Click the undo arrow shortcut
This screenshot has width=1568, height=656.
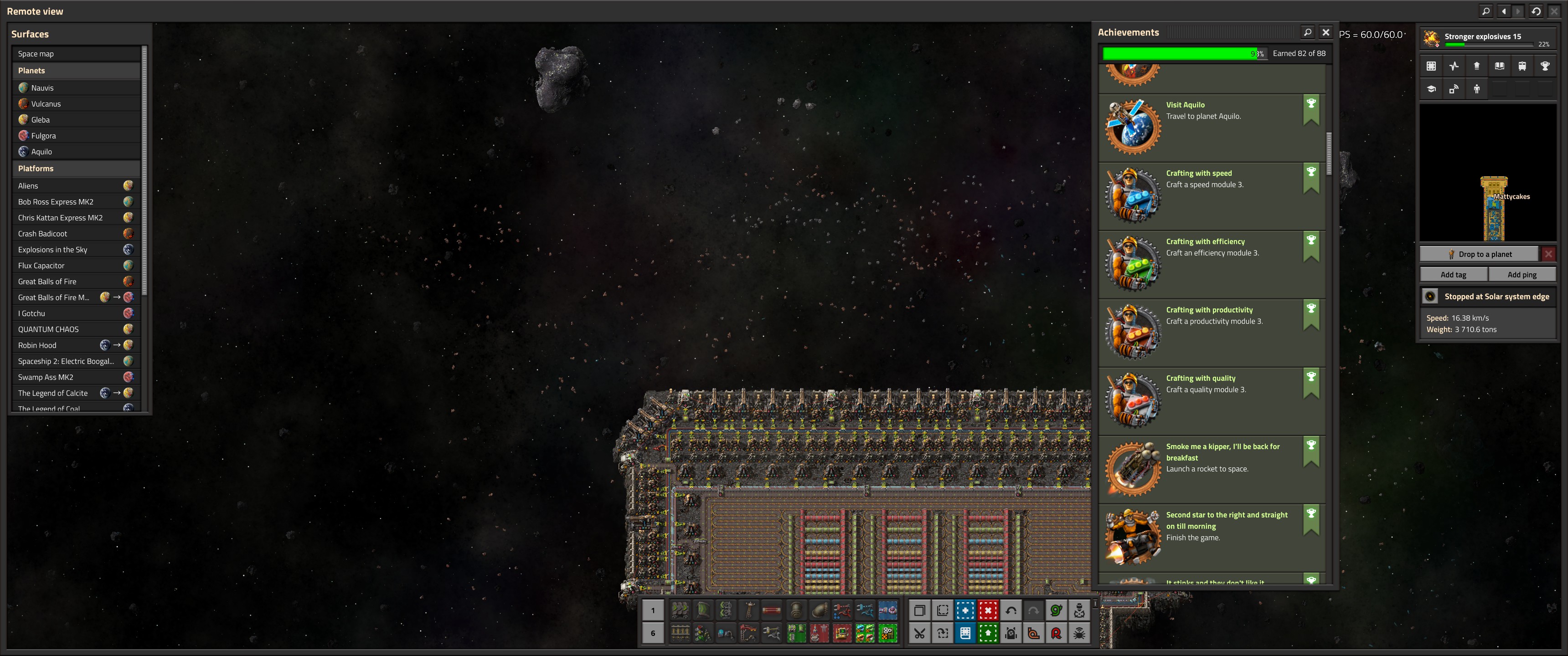pyautogui.click(x=1011, y=610)
